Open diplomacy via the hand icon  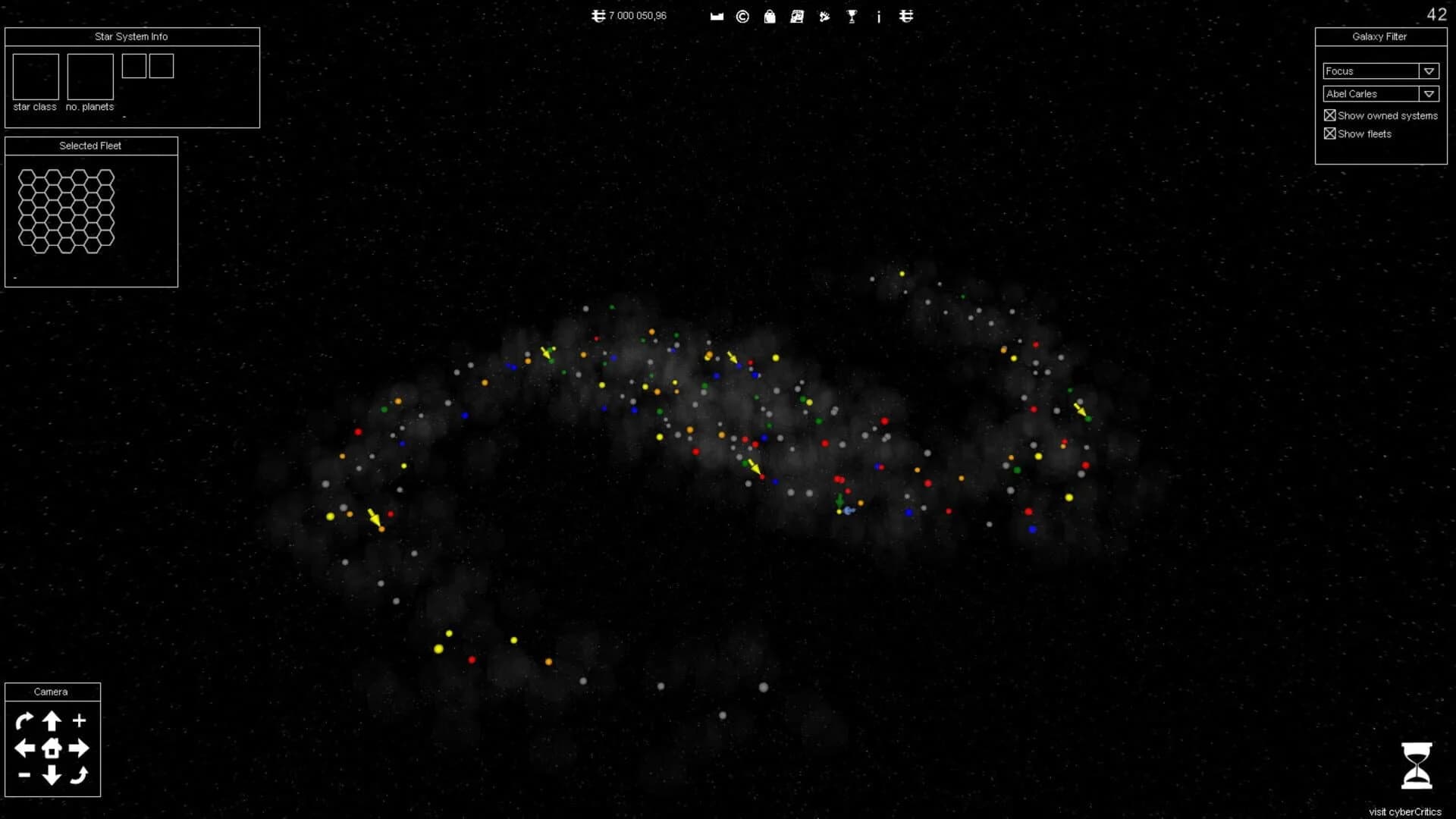pyautogui.click(x=824, y=16)
